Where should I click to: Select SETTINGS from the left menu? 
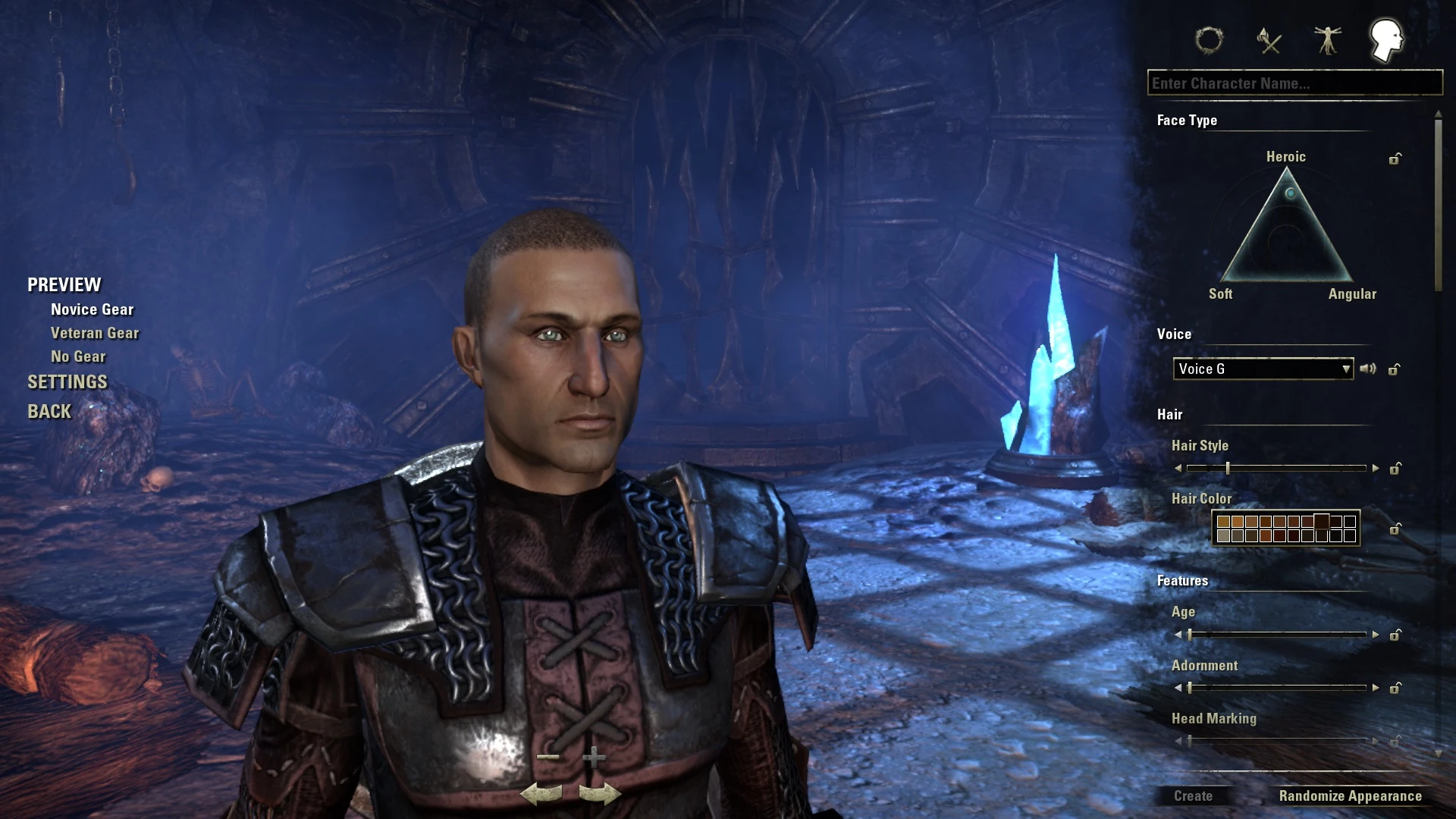click(67, 382)
